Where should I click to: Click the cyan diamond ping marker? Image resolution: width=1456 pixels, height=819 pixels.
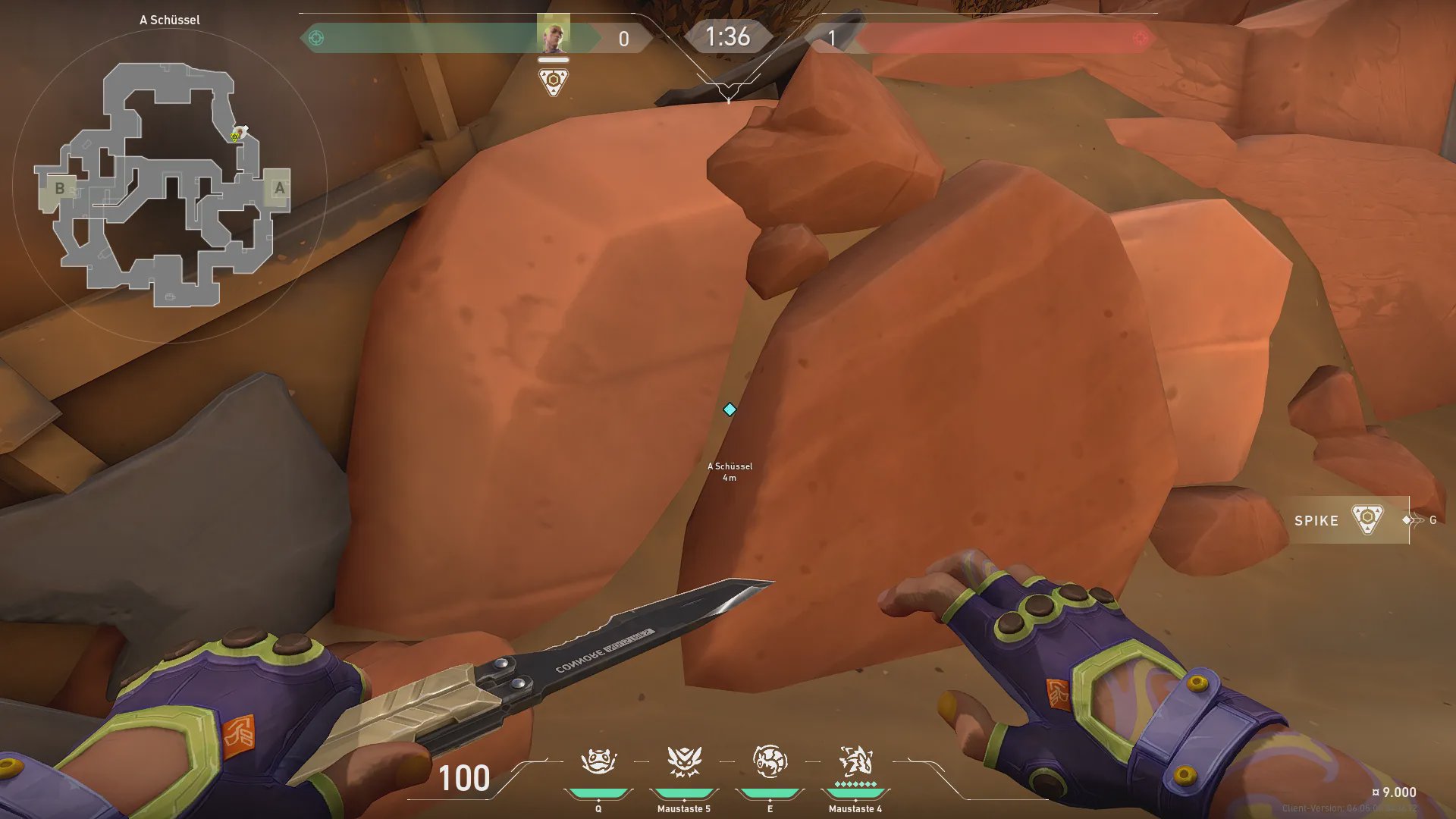point(730,409)
